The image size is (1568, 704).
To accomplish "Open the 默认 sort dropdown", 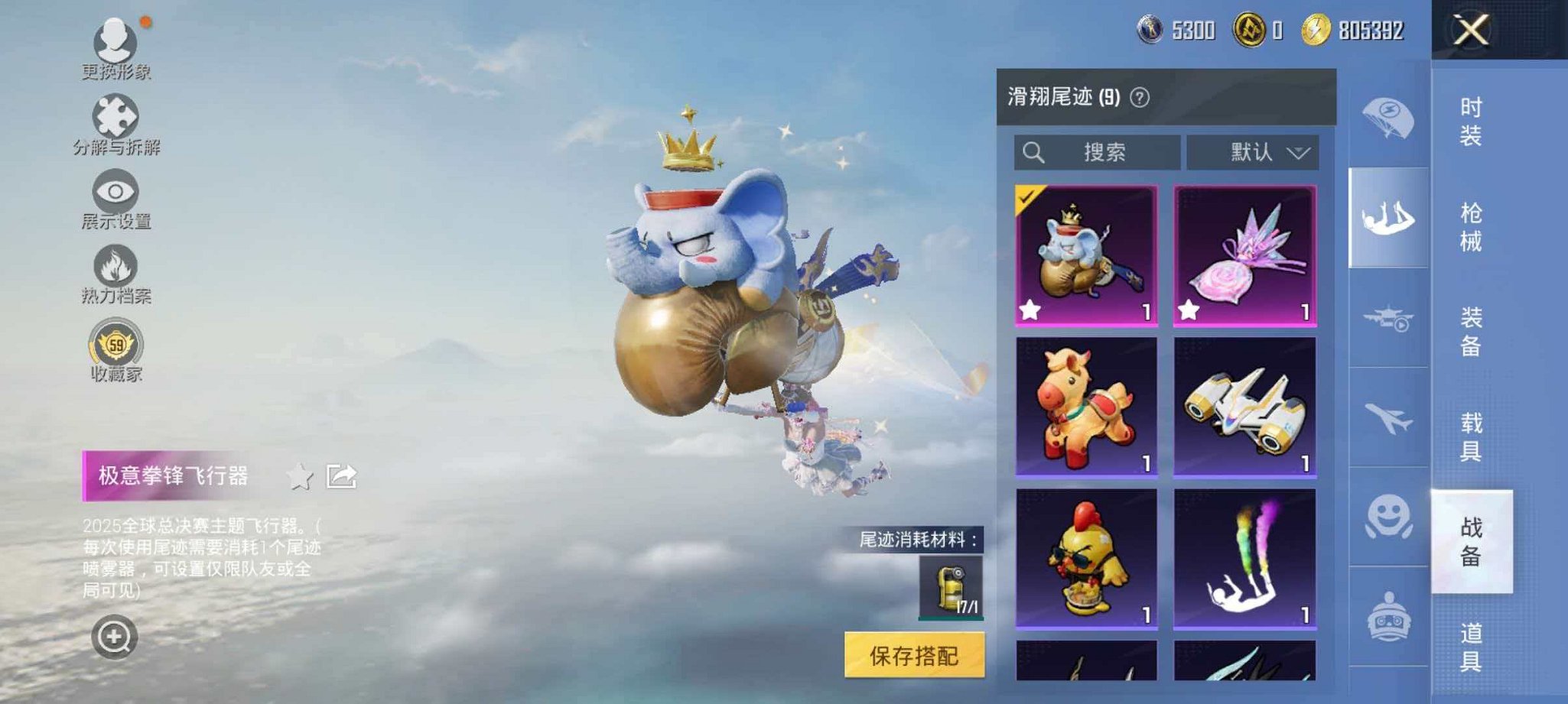I will tap(1254, 151).
